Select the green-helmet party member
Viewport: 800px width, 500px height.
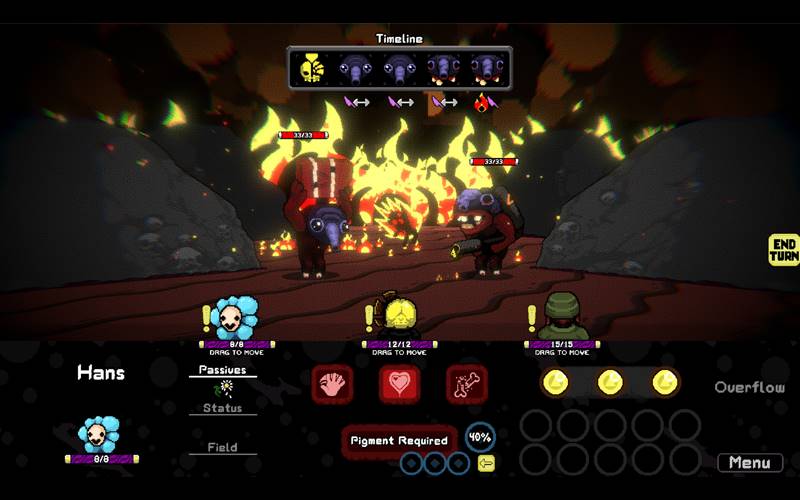(561, 318)
